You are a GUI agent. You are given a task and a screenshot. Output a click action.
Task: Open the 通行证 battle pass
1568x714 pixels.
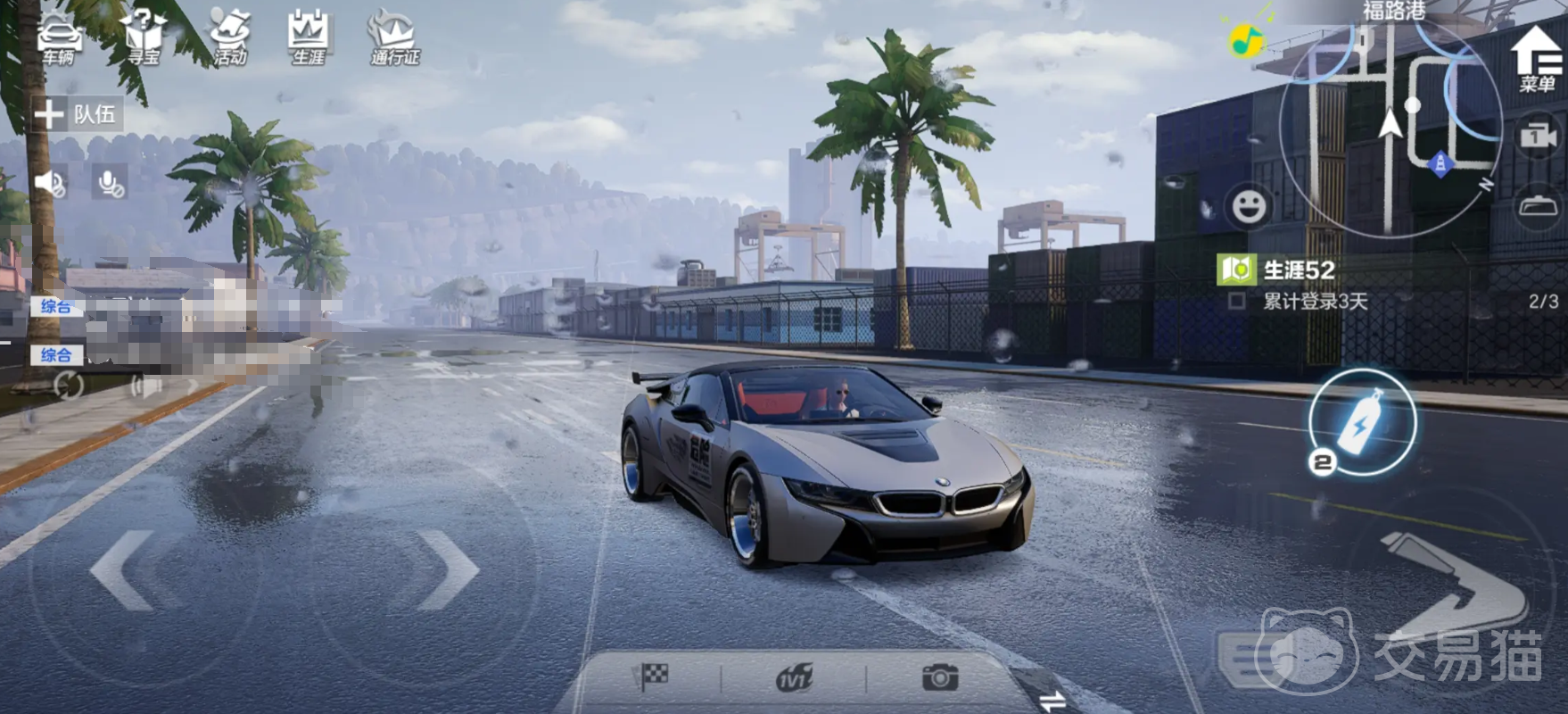click(x=394, y=39)
